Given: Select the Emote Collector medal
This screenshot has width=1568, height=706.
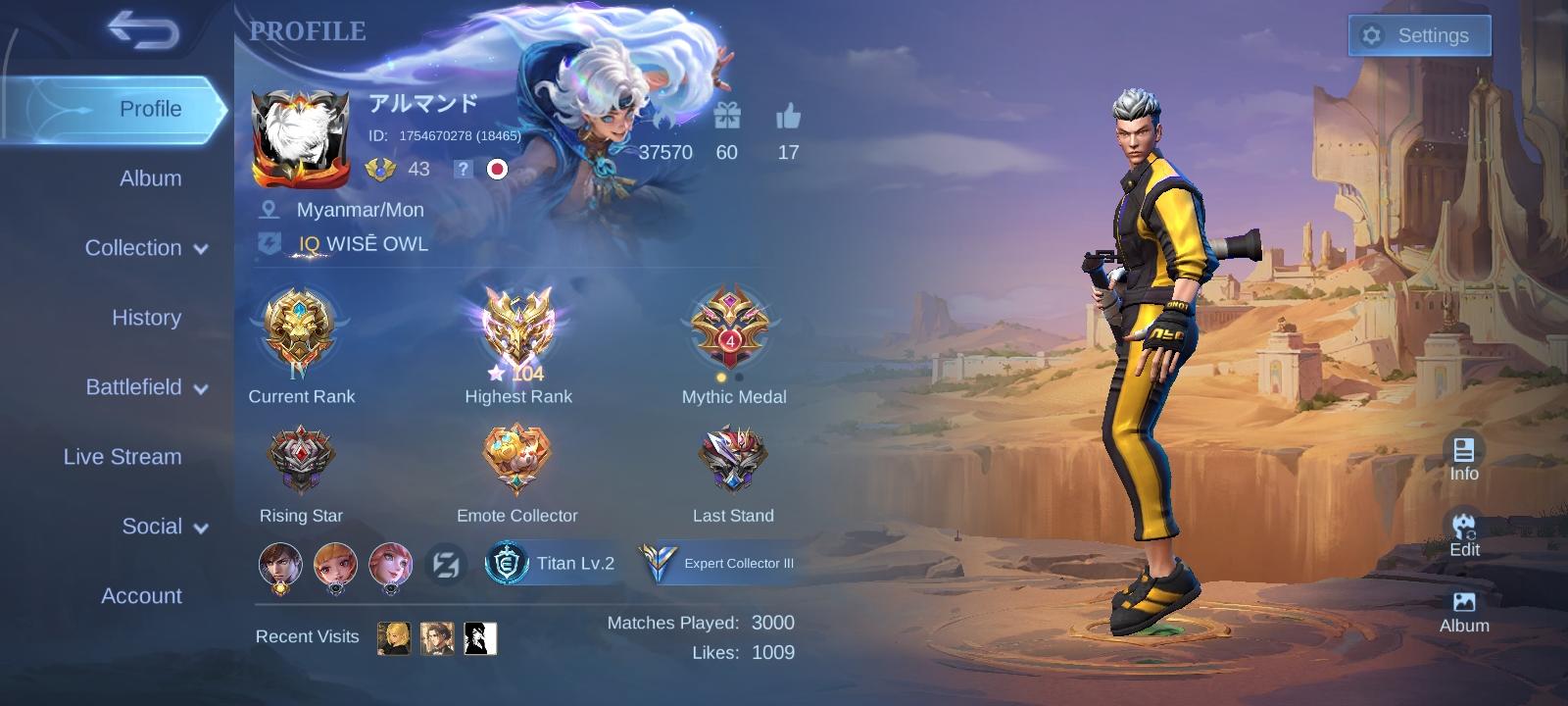Looking at the screenshot, I should [517, 458].
